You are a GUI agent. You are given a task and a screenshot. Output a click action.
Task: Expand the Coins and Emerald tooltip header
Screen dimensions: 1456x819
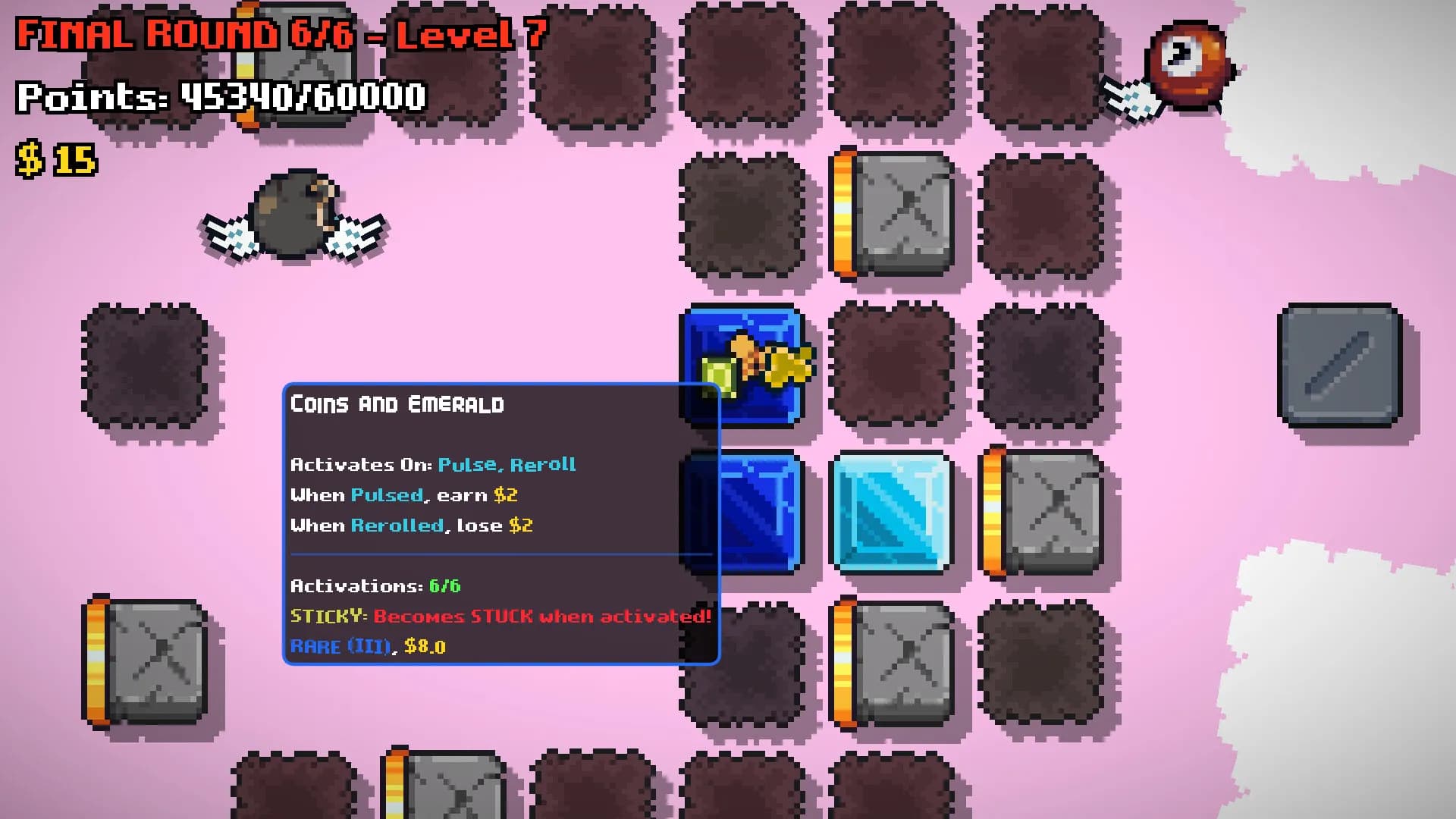pyautogui.click(x=397, y=404)
